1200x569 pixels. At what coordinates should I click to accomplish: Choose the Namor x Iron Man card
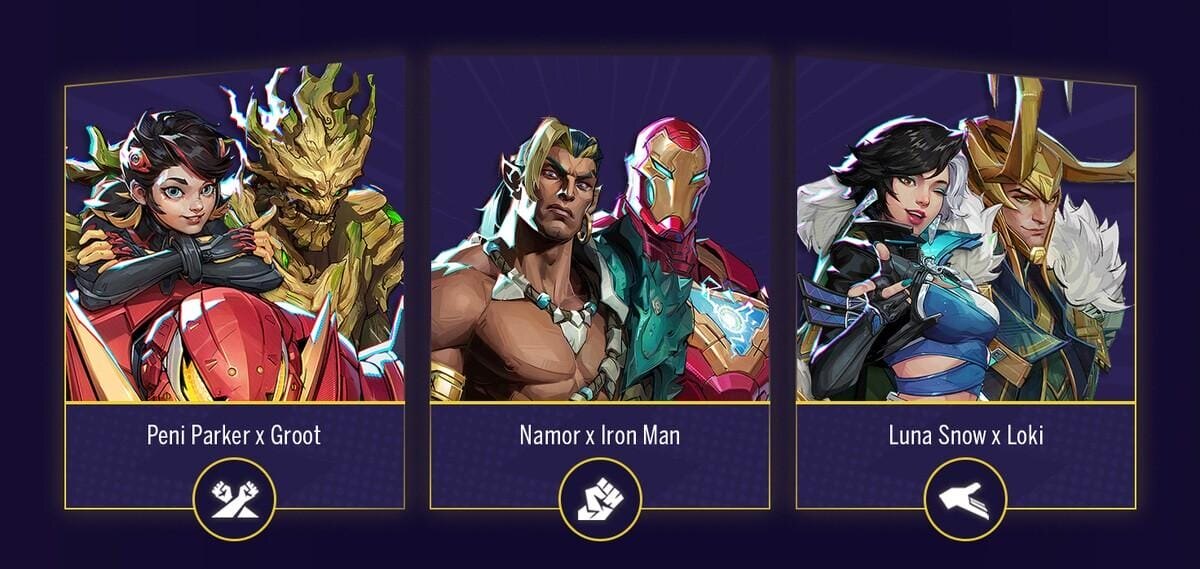point(600,250)
